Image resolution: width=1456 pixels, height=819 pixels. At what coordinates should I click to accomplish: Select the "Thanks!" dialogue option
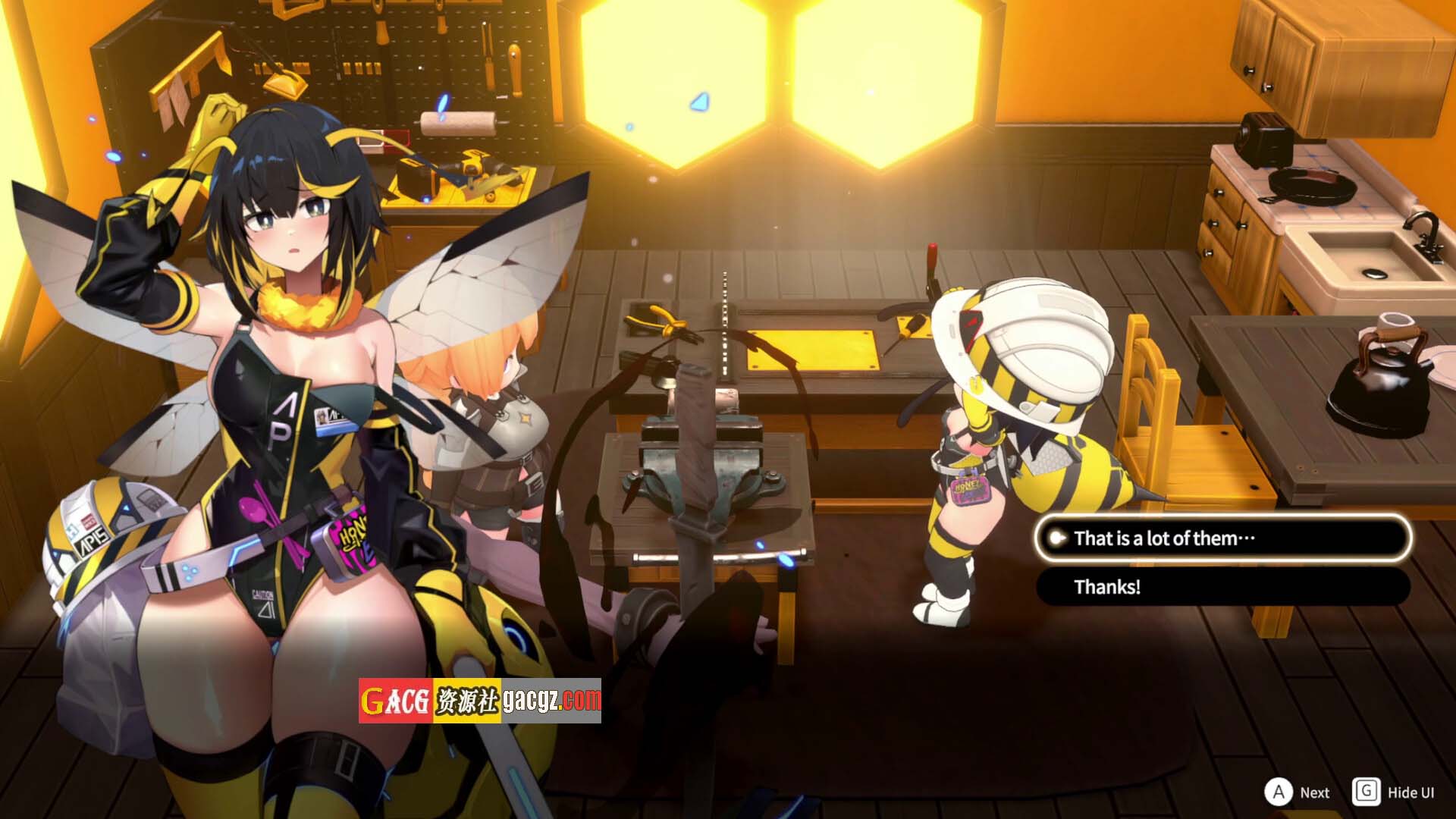pos(1222,587)
